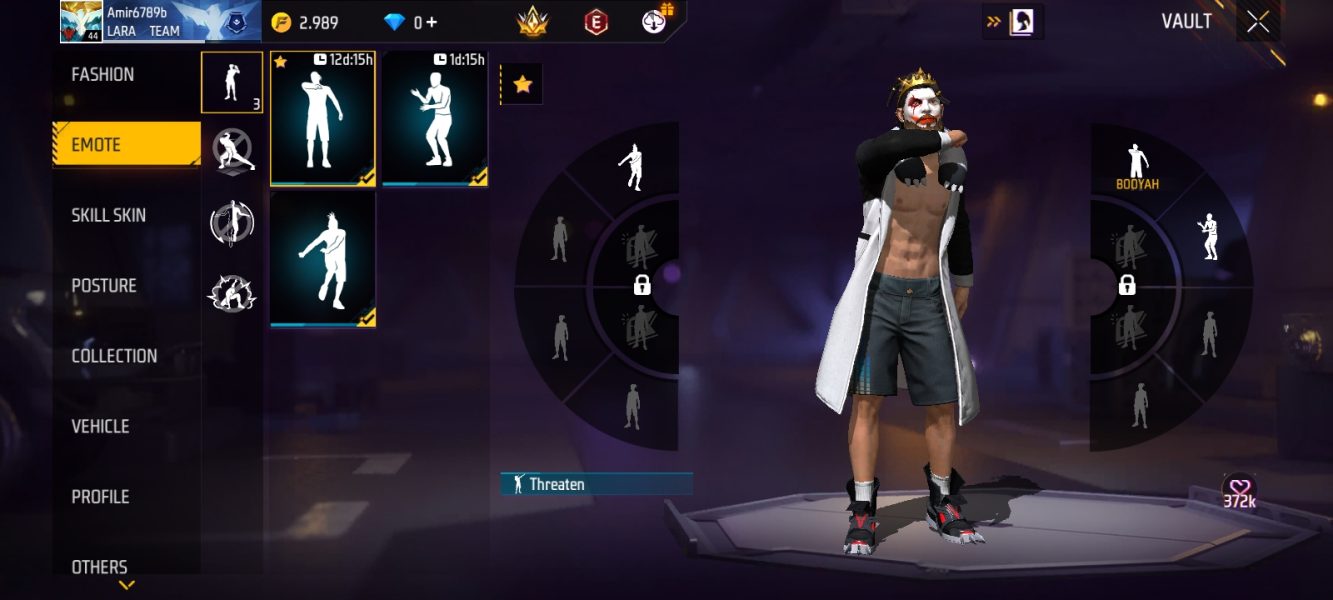
Task: Open the Profile tab
Action: [x=100, y=496]
